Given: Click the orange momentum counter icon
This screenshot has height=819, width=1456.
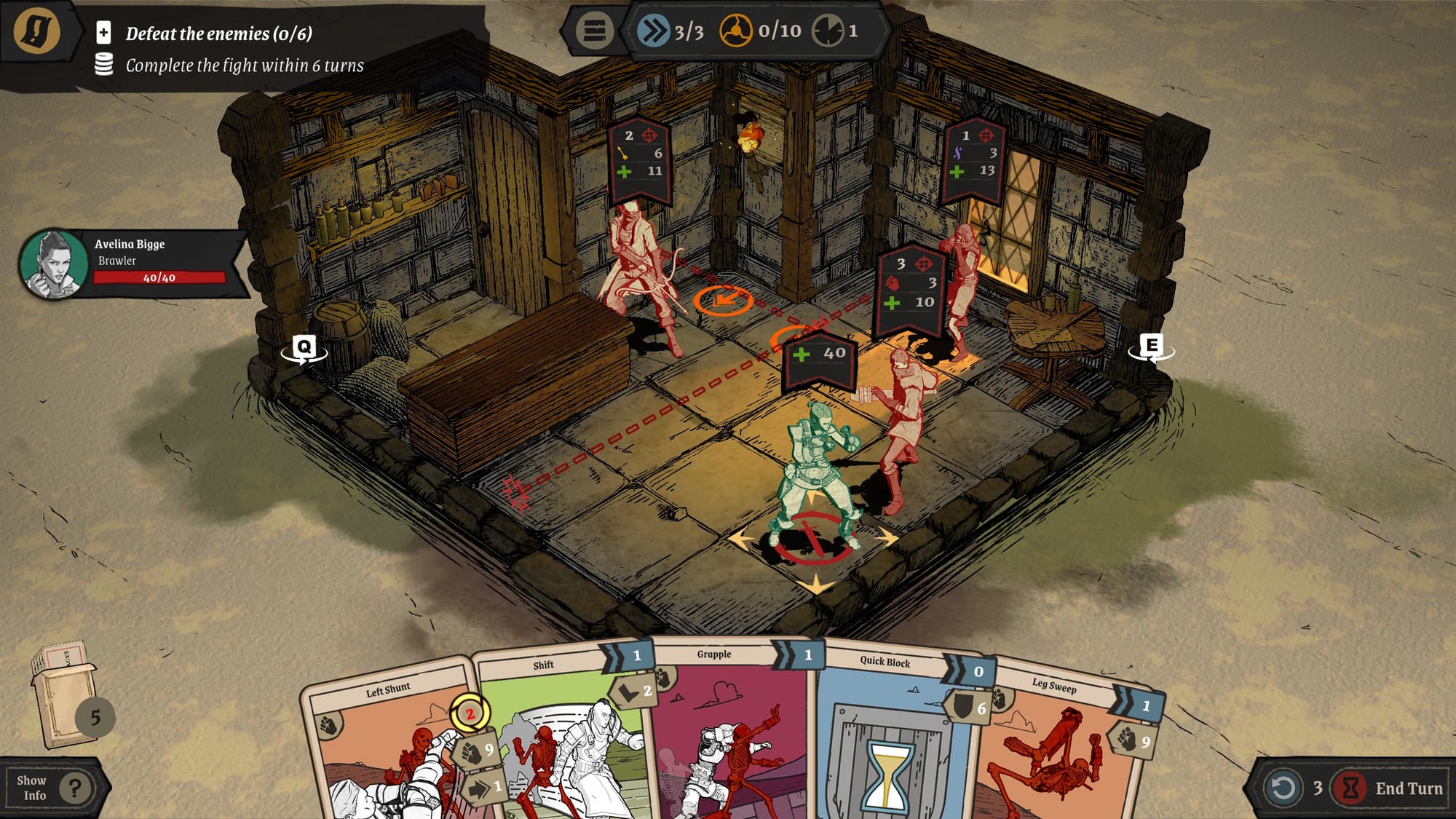Looking at the screenshot, I should coord(737,31).
